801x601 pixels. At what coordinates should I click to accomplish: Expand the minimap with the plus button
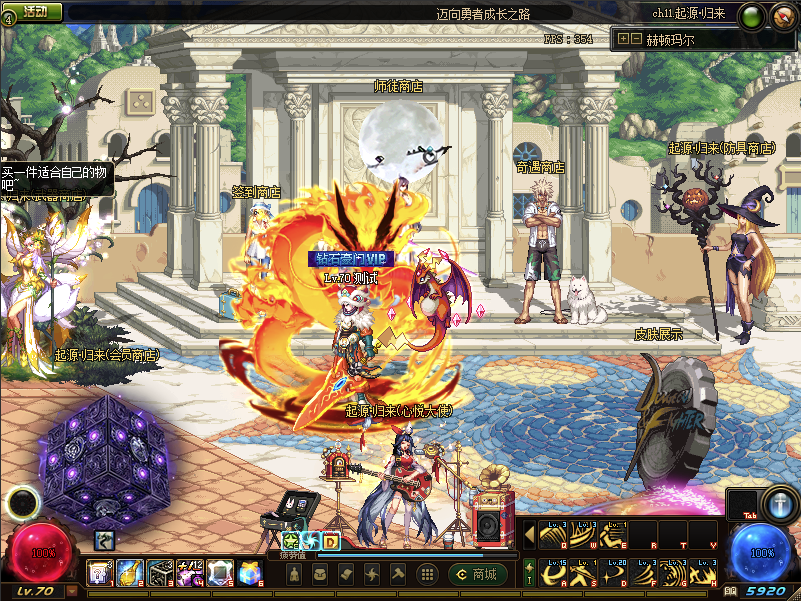pyautogui.click(x=623, y=39)
